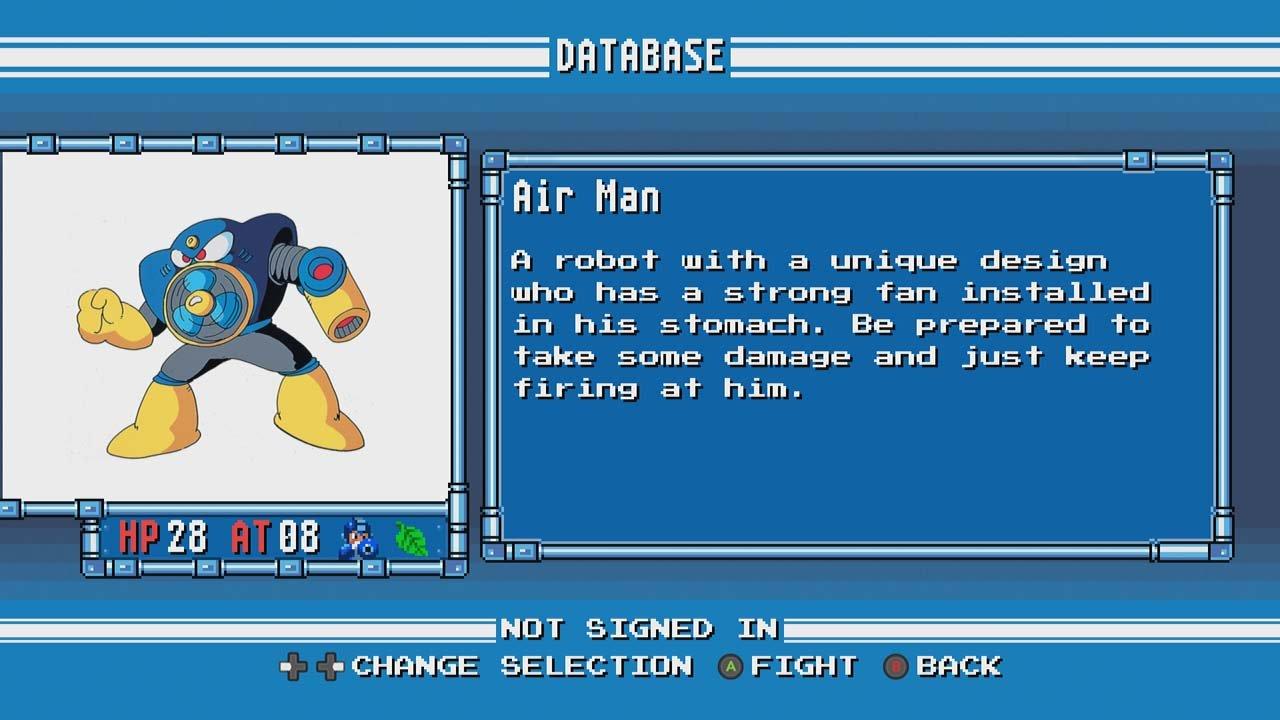Open the DATABASE title header
Image resolution: width=1280 pixels, height=720 pixels.
point(640,55)
